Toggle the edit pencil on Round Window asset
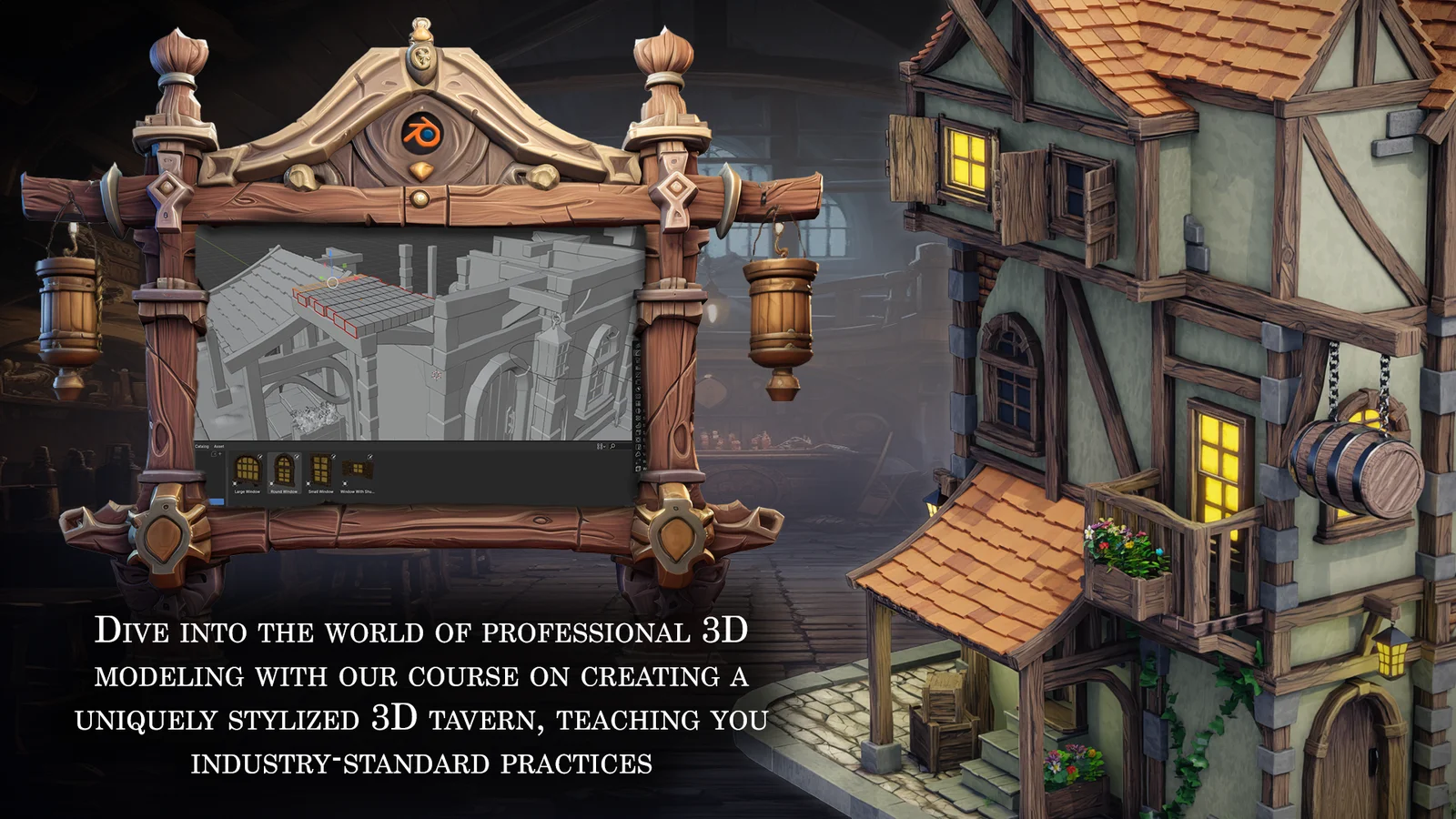Image resolution: width=1456 pixels, height=819 pixels. pyautogui.click(x=297, y=456)
